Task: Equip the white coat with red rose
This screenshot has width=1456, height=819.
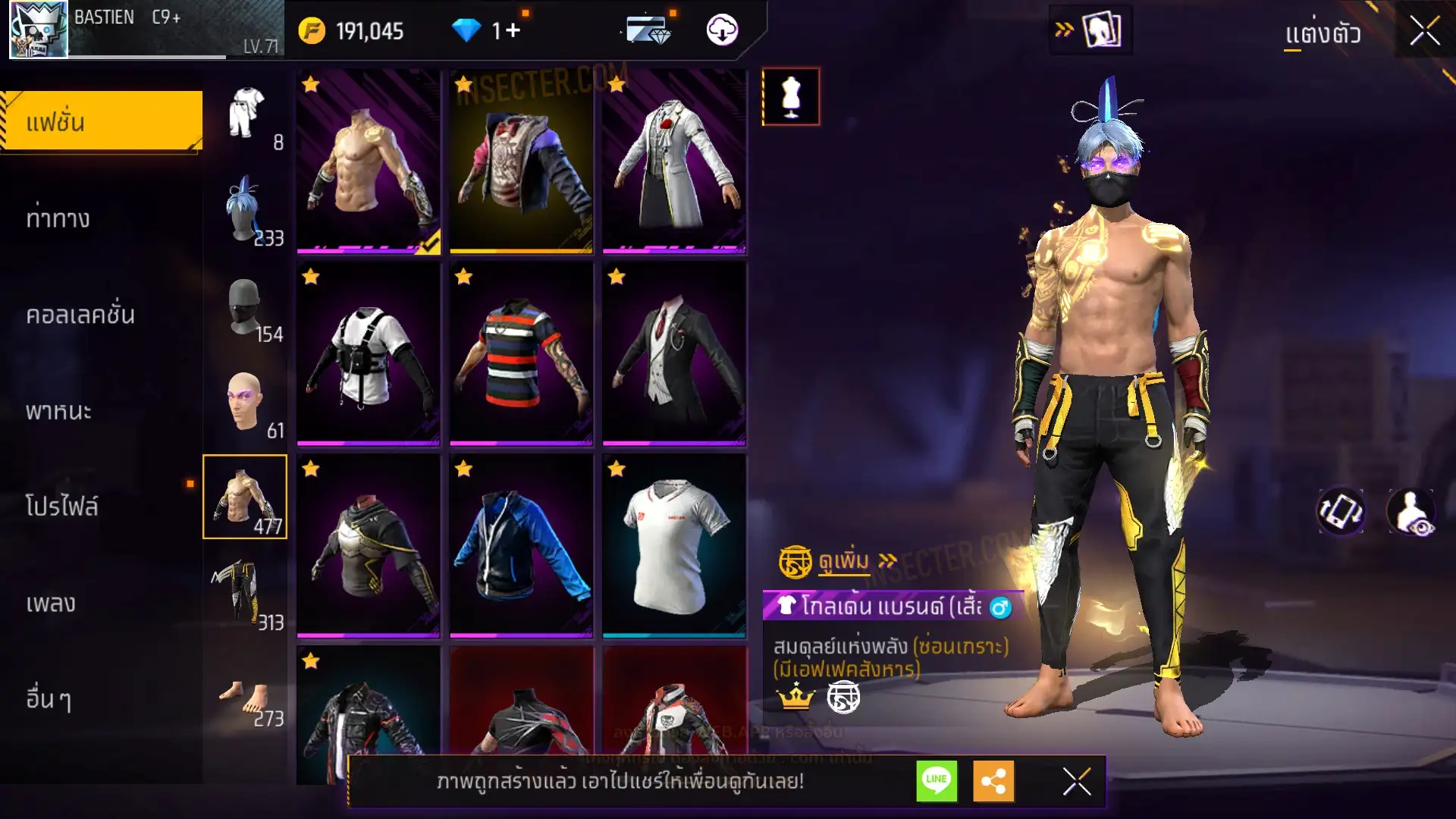Action: click(x=674, y=161)
